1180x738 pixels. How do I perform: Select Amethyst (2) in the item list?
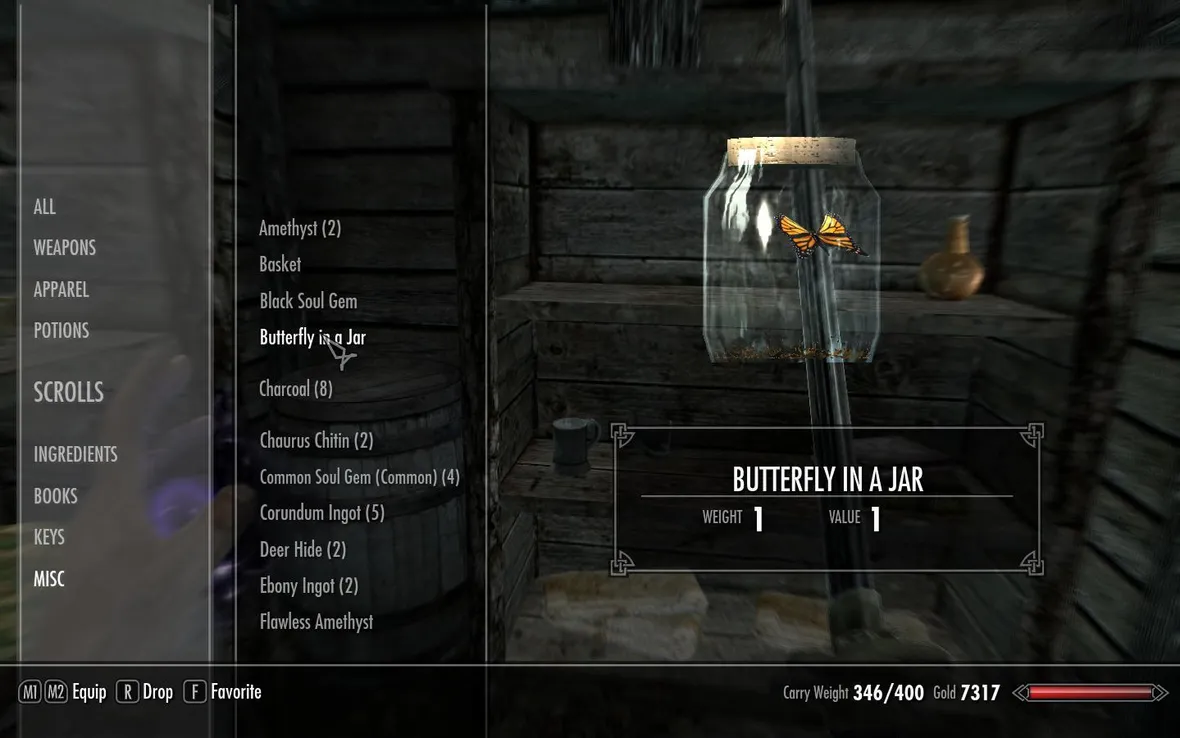point(300,228)
